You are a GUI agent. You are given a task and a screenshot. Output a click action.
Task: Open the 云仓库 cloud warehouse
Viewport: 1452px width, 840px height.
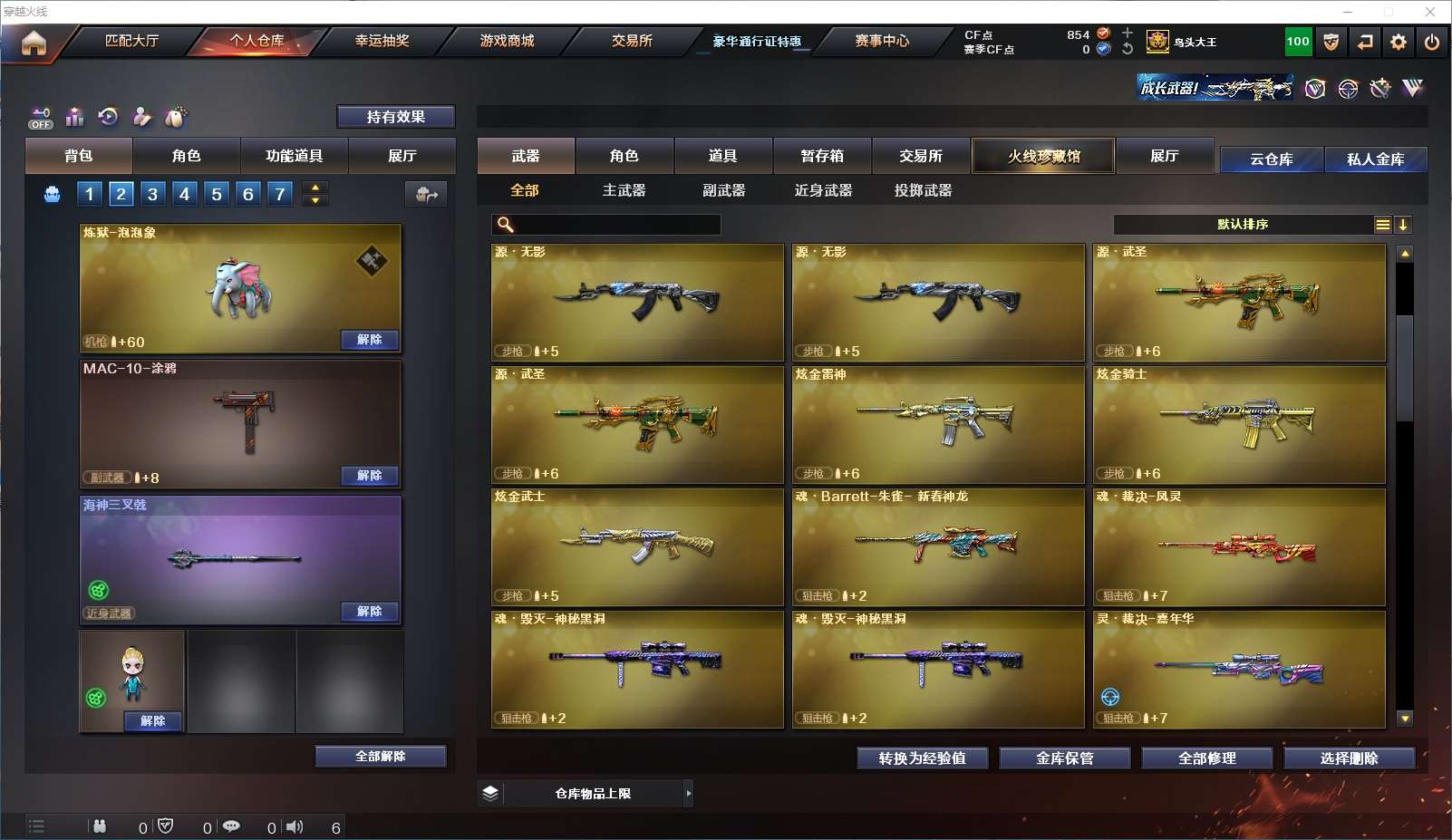pyautogui.click(x=1271, y=159)
